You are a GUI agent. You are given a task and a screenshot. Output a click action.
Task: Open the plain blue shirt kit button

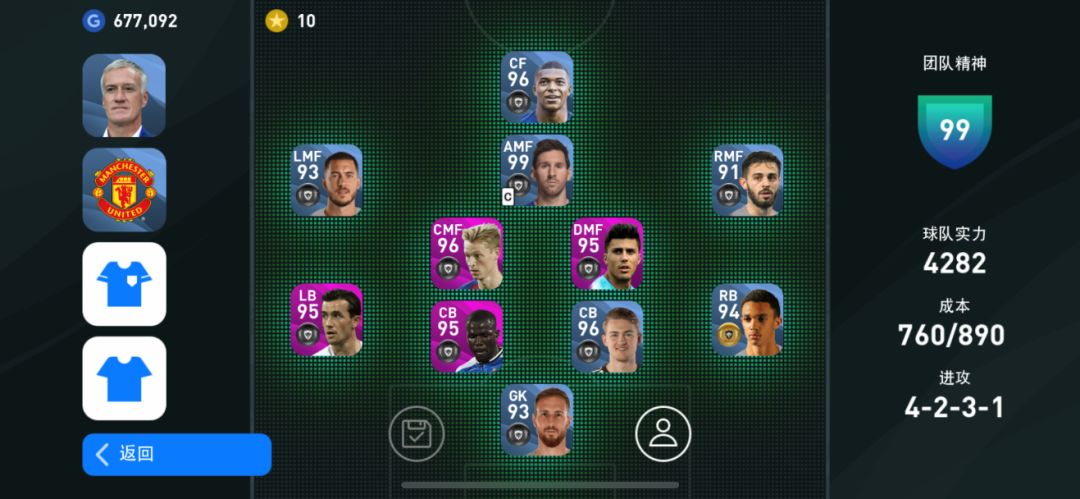point(124,378)
